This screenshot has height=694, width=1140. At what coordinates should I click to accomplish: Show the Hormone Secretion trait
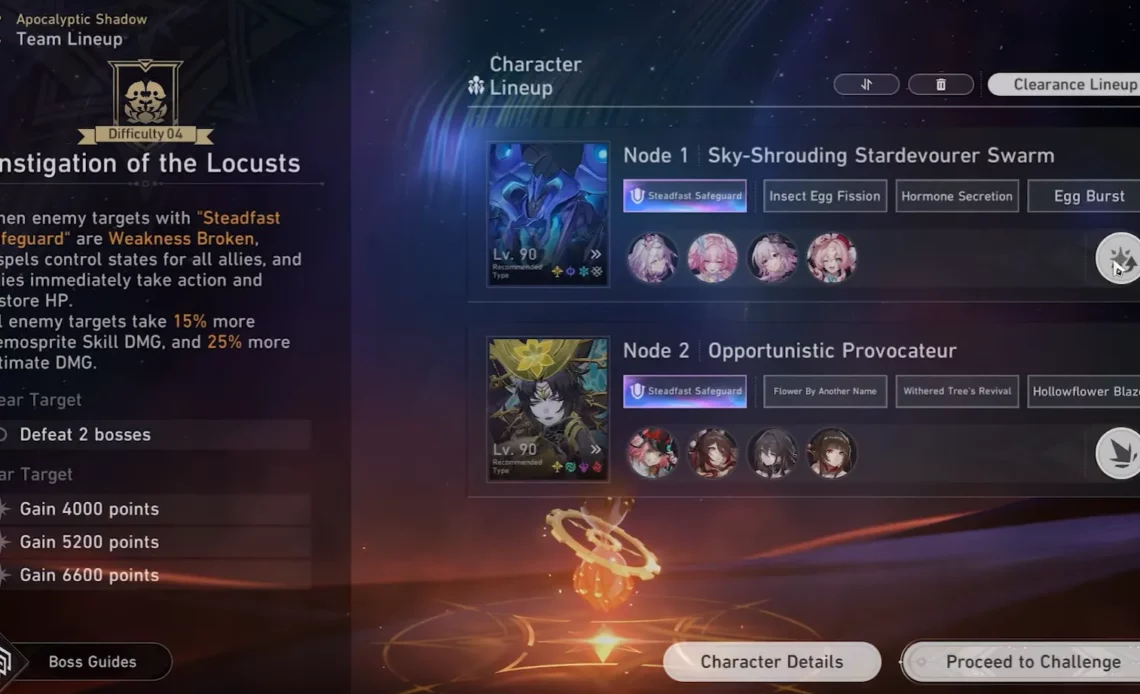956,196
